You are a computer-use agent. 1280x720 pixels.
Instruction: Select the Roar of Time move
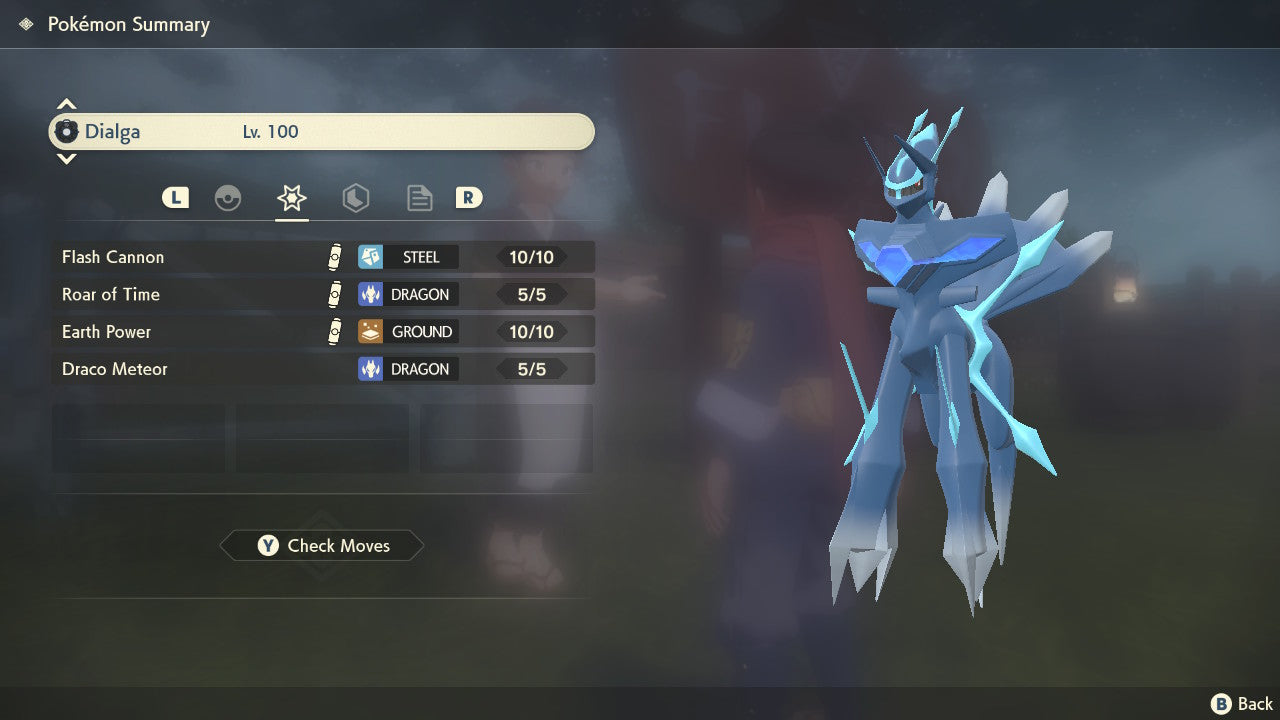click(x=323, y=294)
